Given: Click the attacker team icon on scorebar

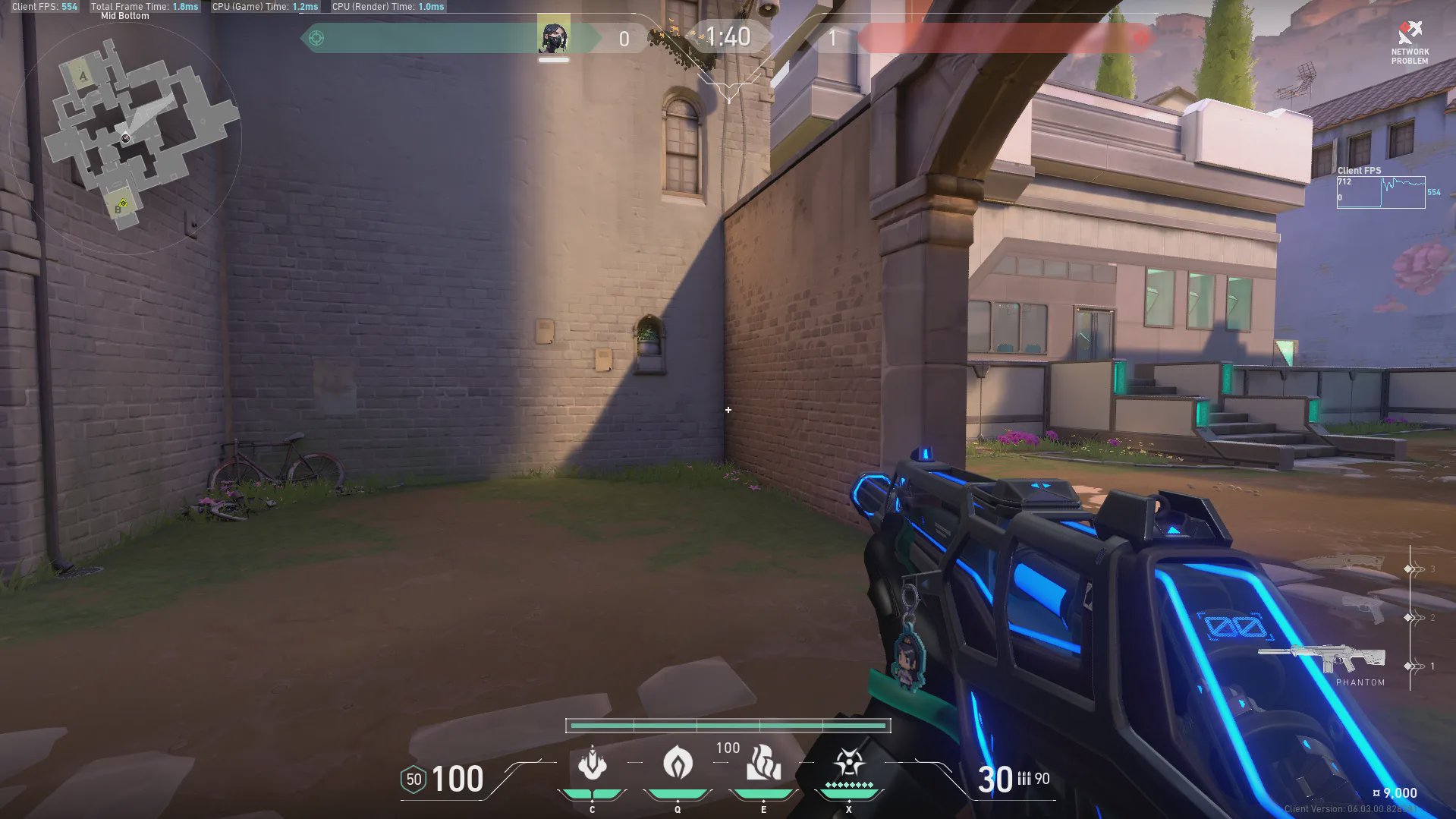Looking at the screenshot, I should point(316,38).
